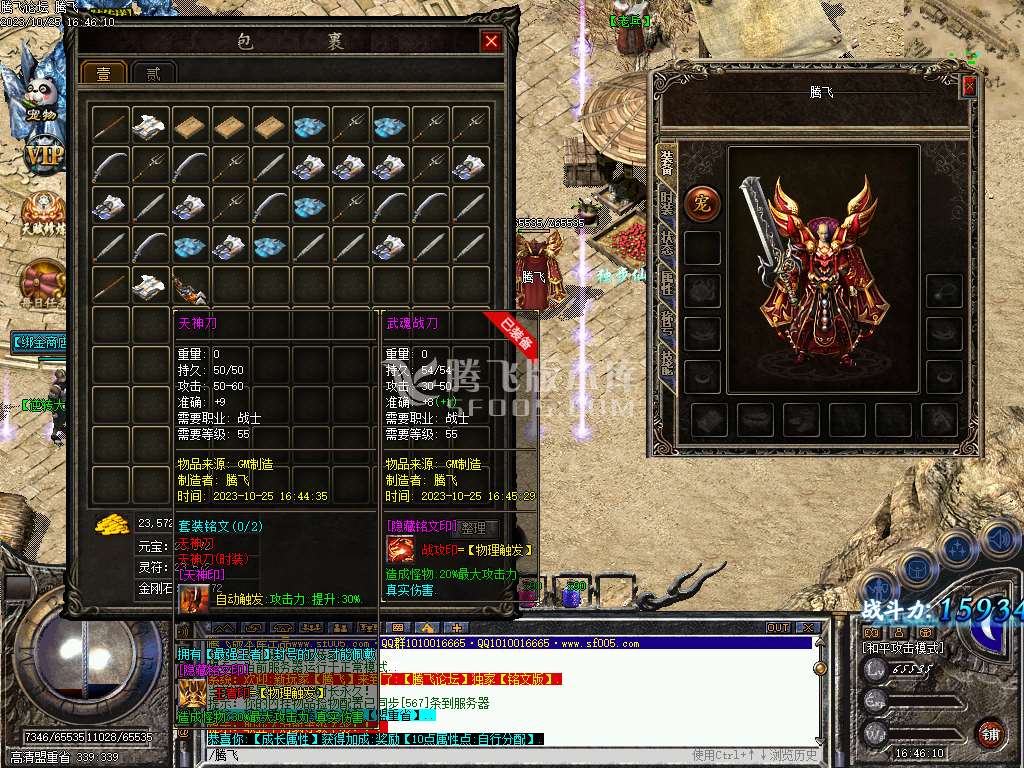Switch to bag tab 贰
This screenshot has width=1024, height=768.
coord(153,75)
